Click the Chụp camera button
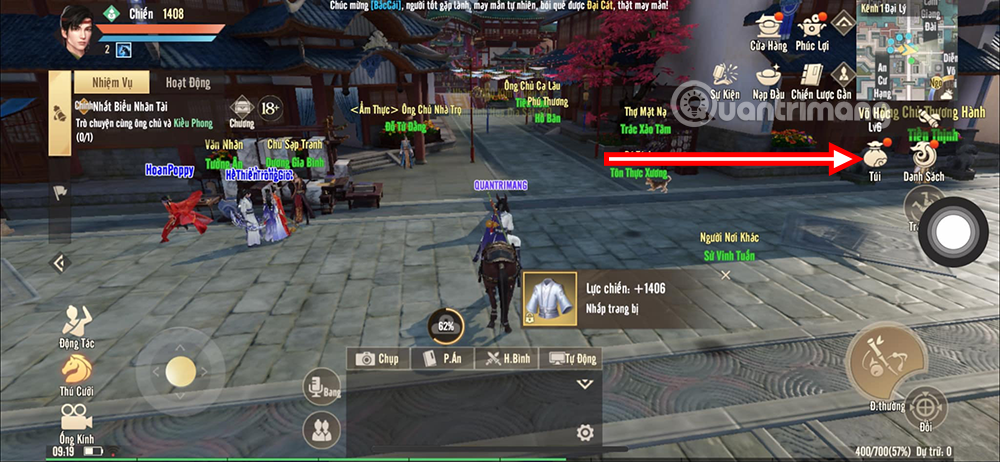This screenshot has width=1000, height=462. (x=378, y=358)
